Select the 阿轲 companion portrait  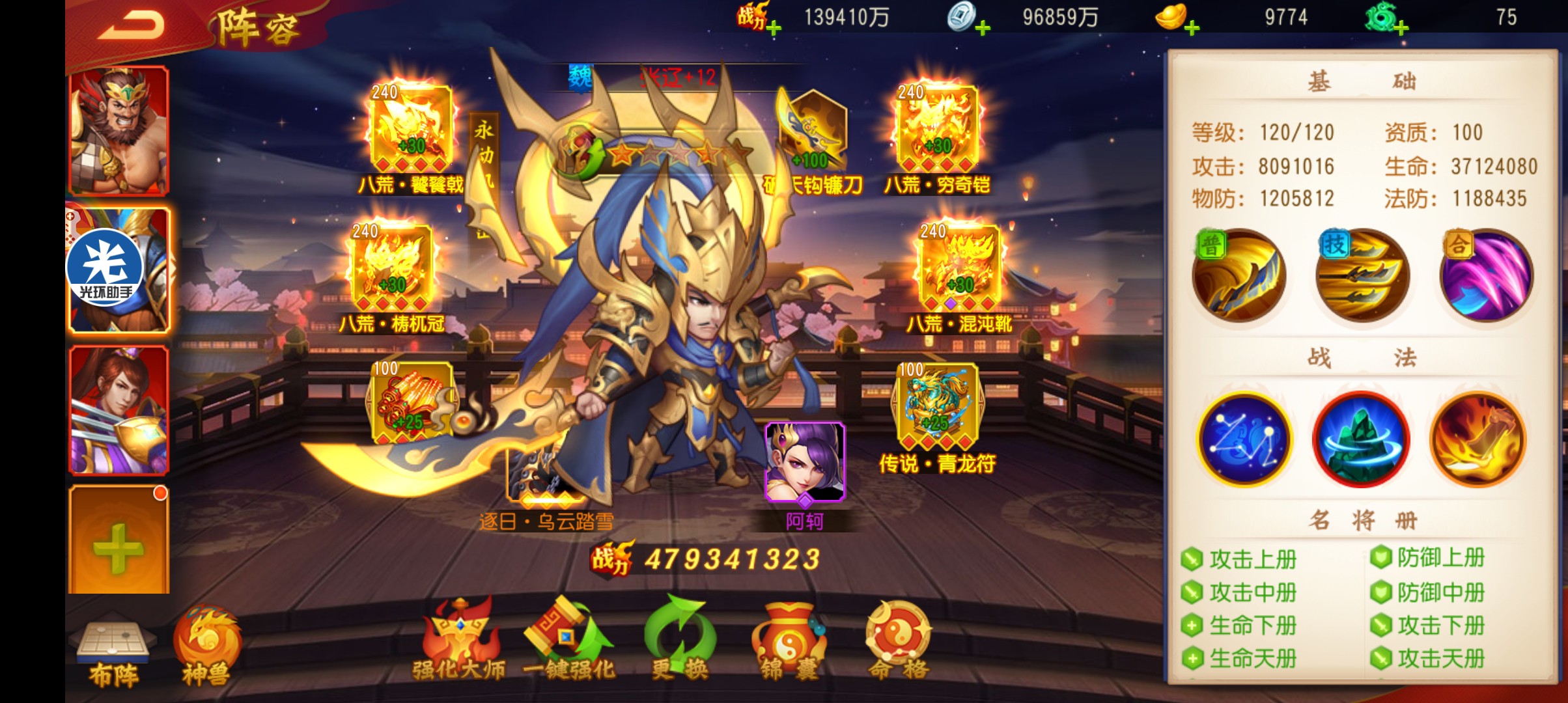(x=805, y=462)
